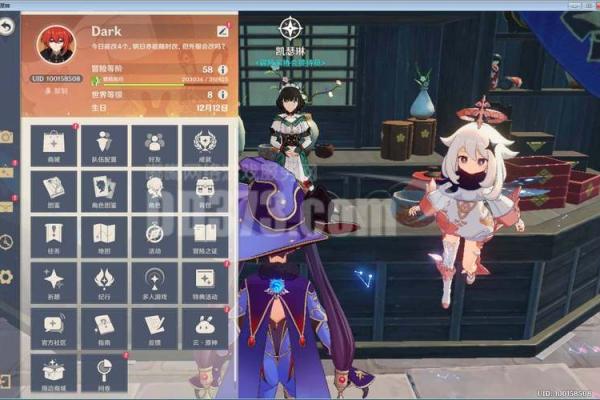Open Co-op mode (多人游戏)
Screen dimensions: 600x400
154,283
